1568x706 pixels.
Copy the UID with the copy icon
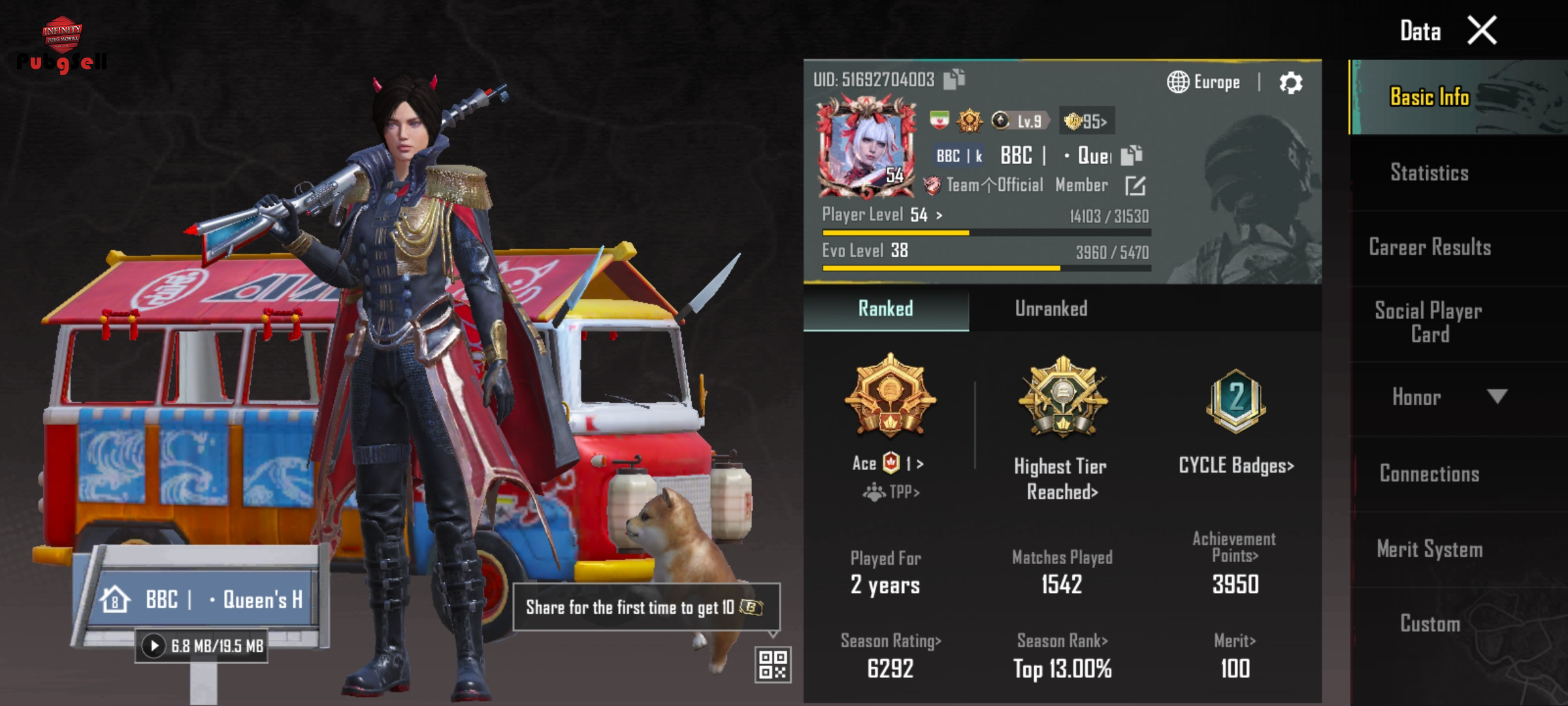(x=954, y=79)
